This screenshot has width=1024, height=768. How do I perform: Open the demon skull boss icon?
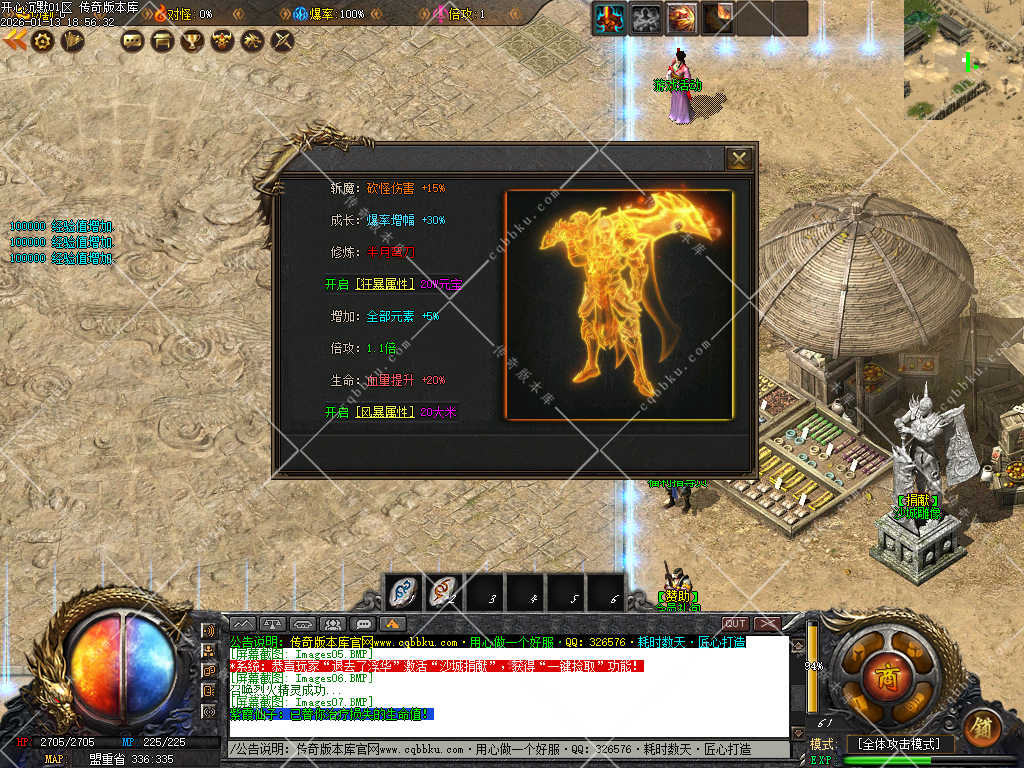tap(222, 41)
